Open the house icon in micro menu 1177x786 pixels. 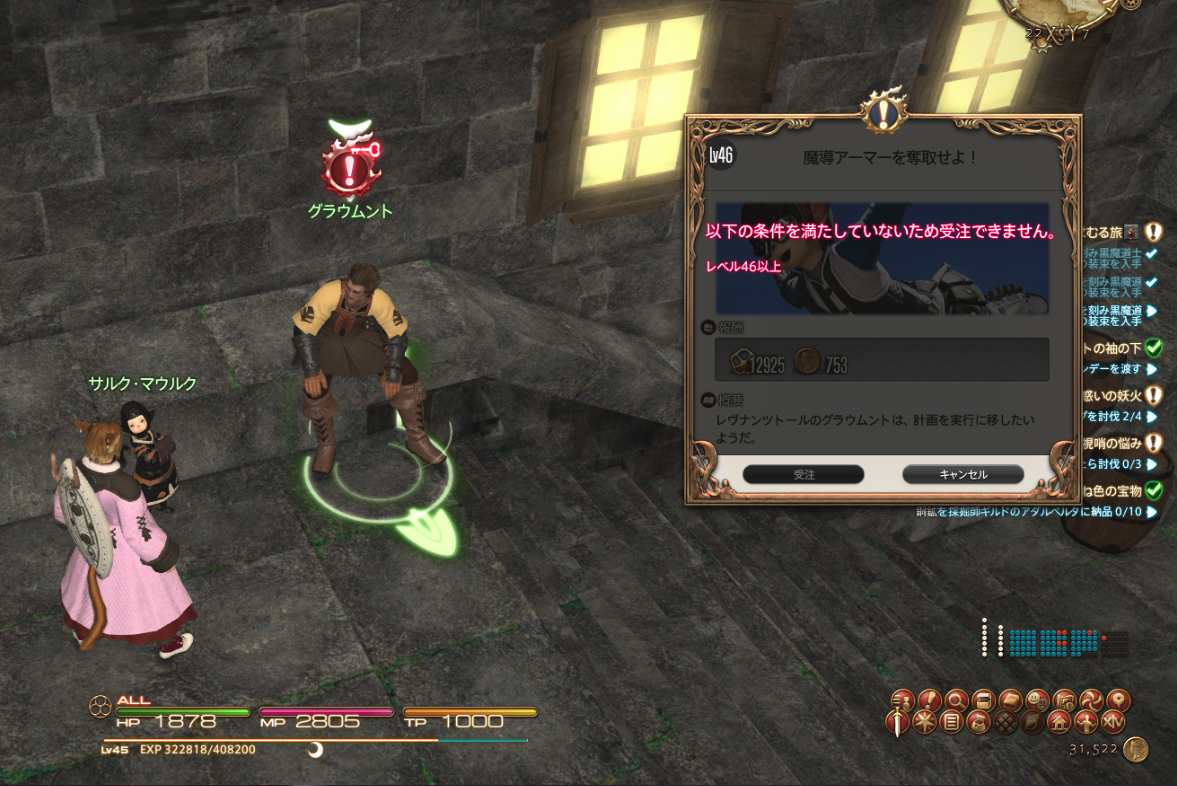tap(1060, 721)
